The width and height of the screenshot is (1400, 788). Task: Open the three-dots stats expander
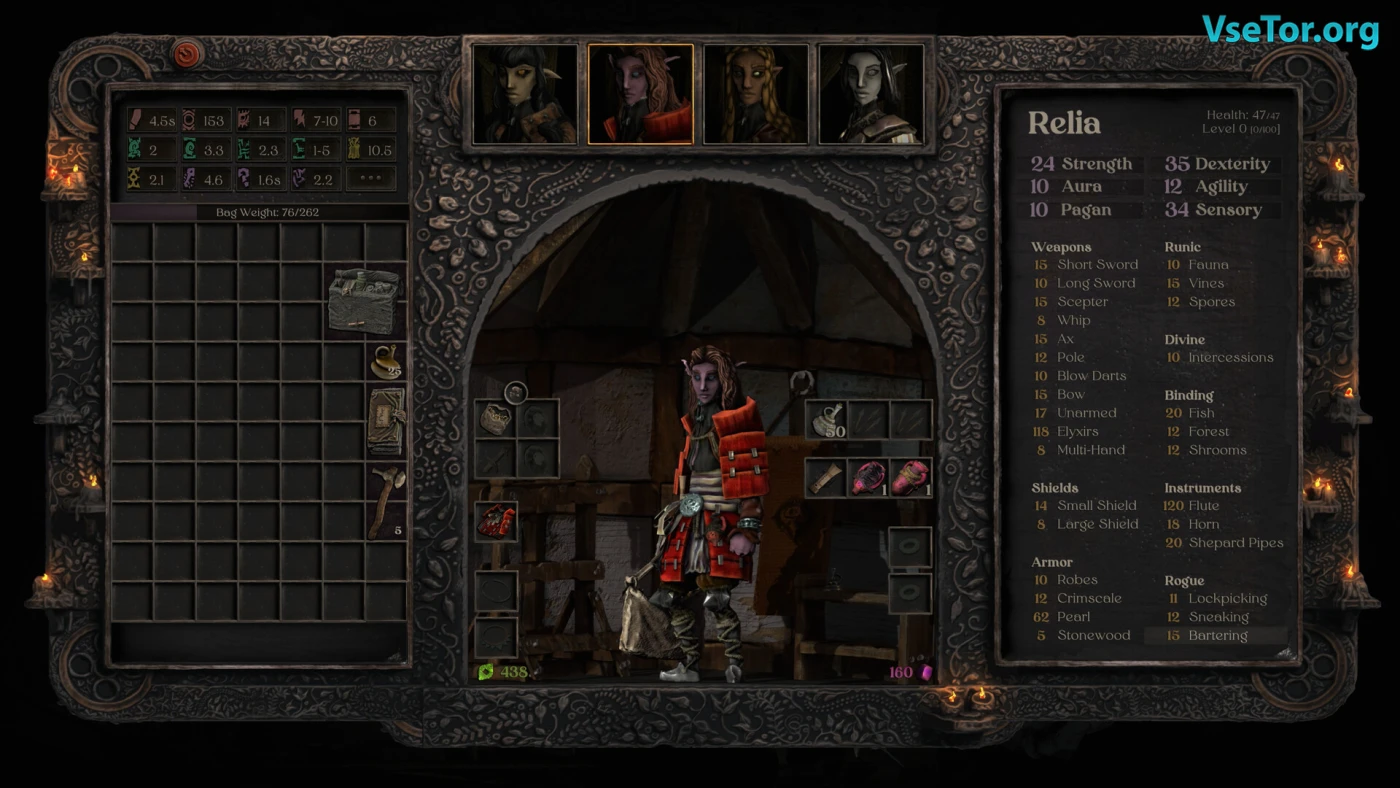[x=371, y=180]
